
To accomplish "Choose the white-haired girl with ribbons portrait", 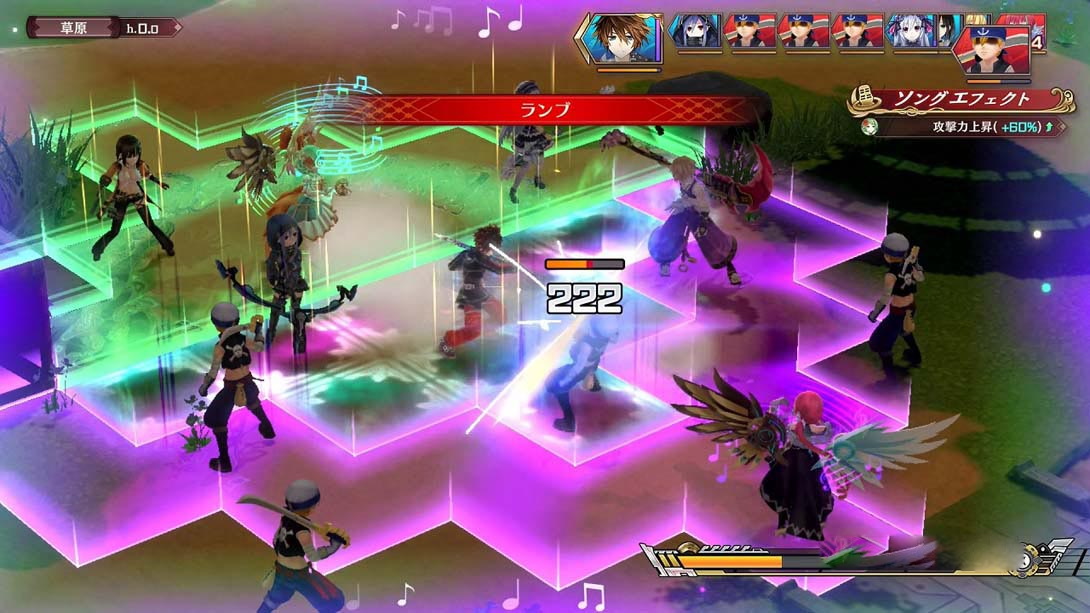I will [911, 32].
